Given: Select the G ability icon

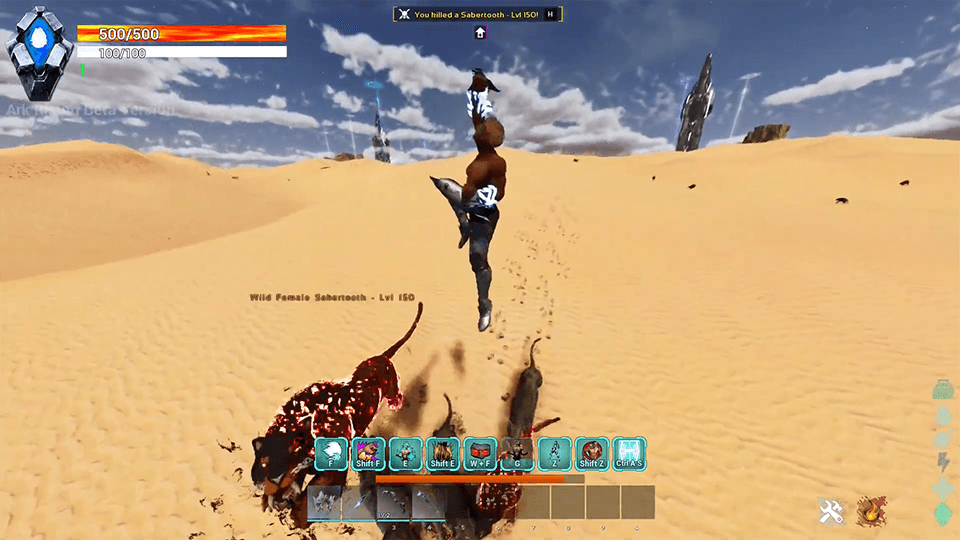Looking at the screenshot, I should click(x=518, y=454).
